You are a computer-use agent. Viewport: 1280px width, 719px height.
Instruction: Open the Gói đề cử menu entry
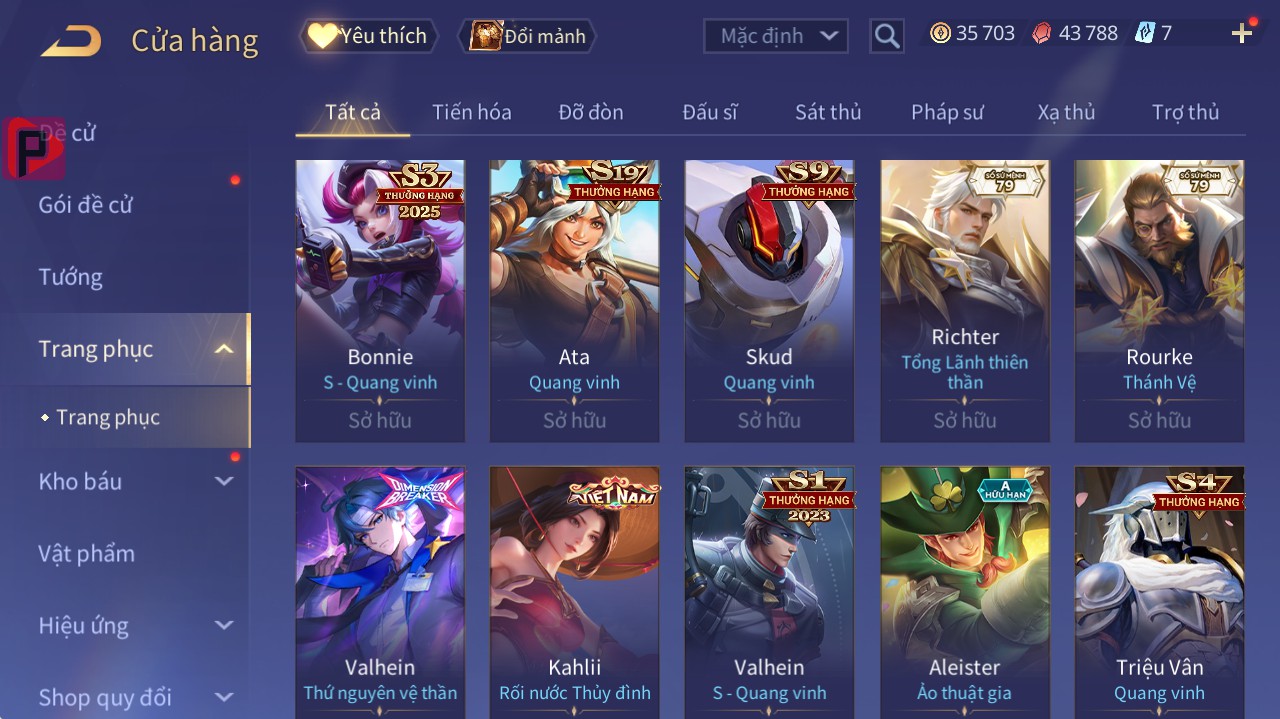(86, 205)
